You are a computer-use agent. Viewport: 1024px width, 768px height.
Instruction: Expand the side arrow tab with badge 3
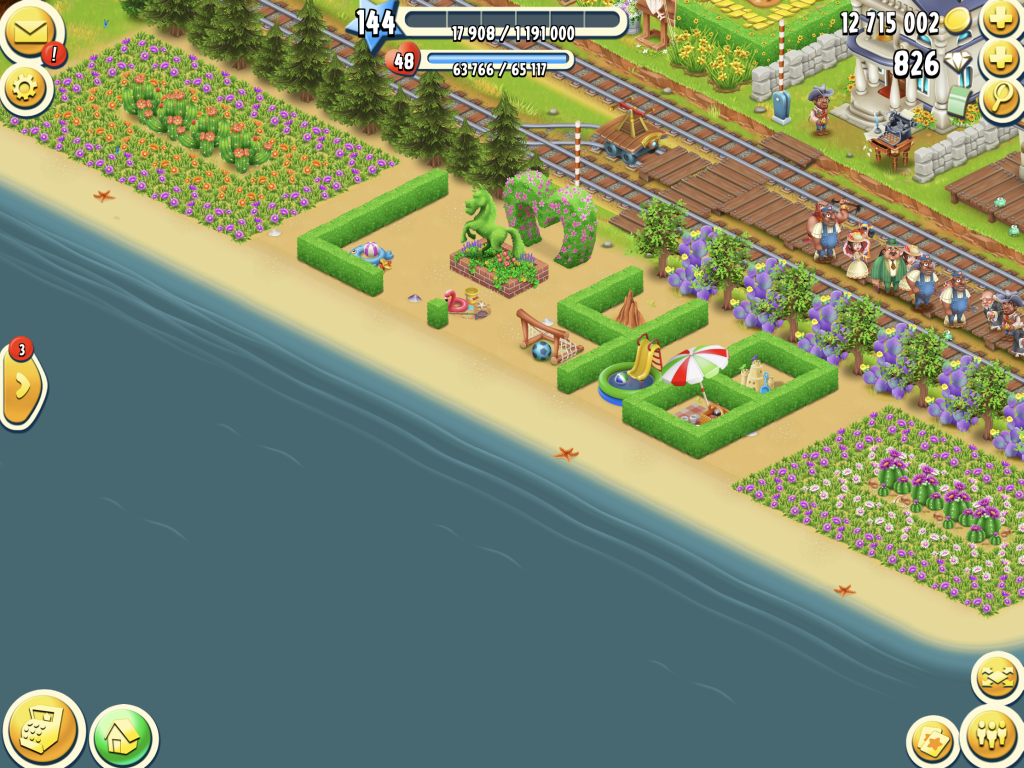22,385
